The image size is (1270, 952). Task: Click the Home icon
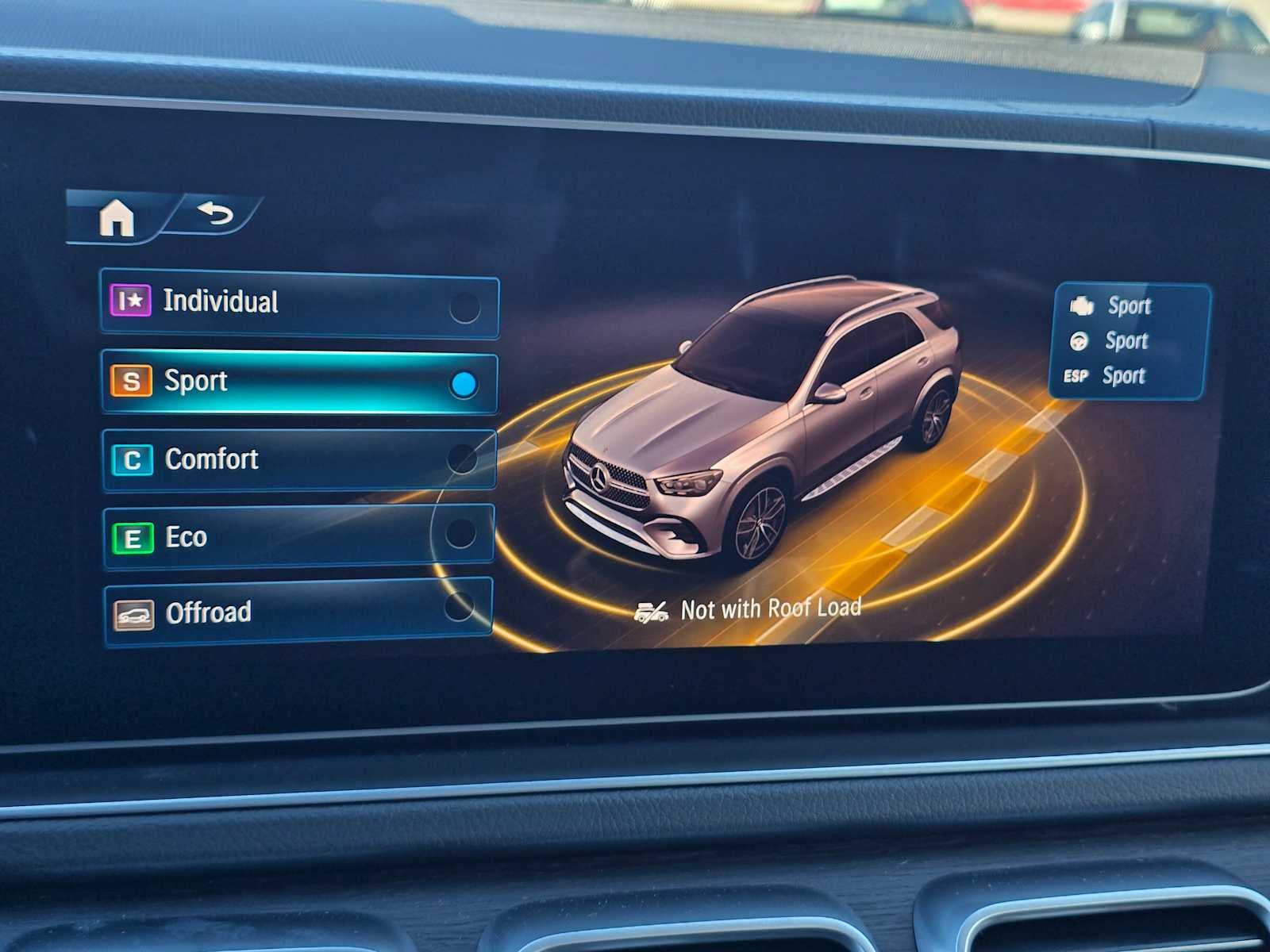119,219
